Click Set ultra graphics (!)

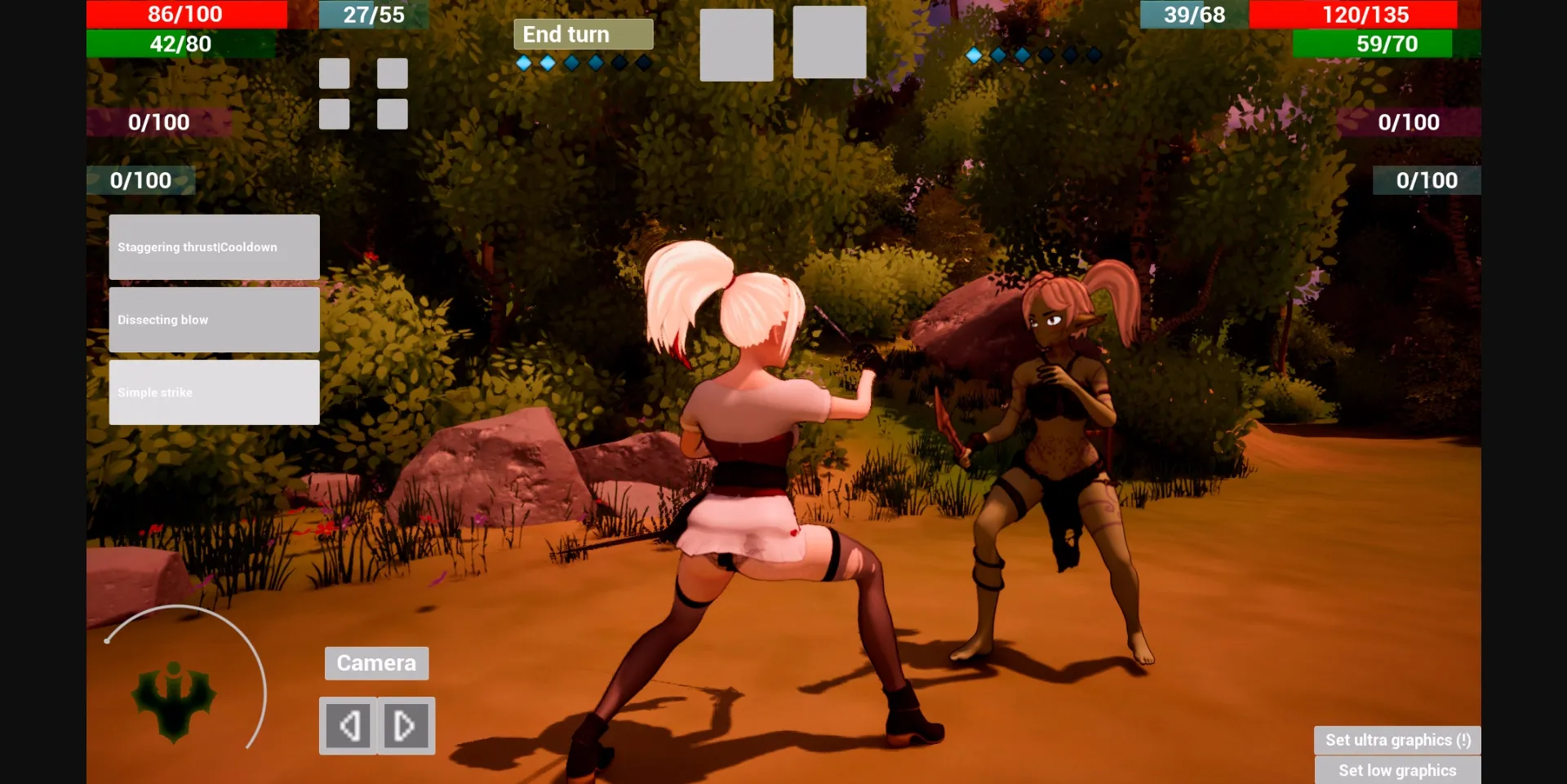point(1397,739)
